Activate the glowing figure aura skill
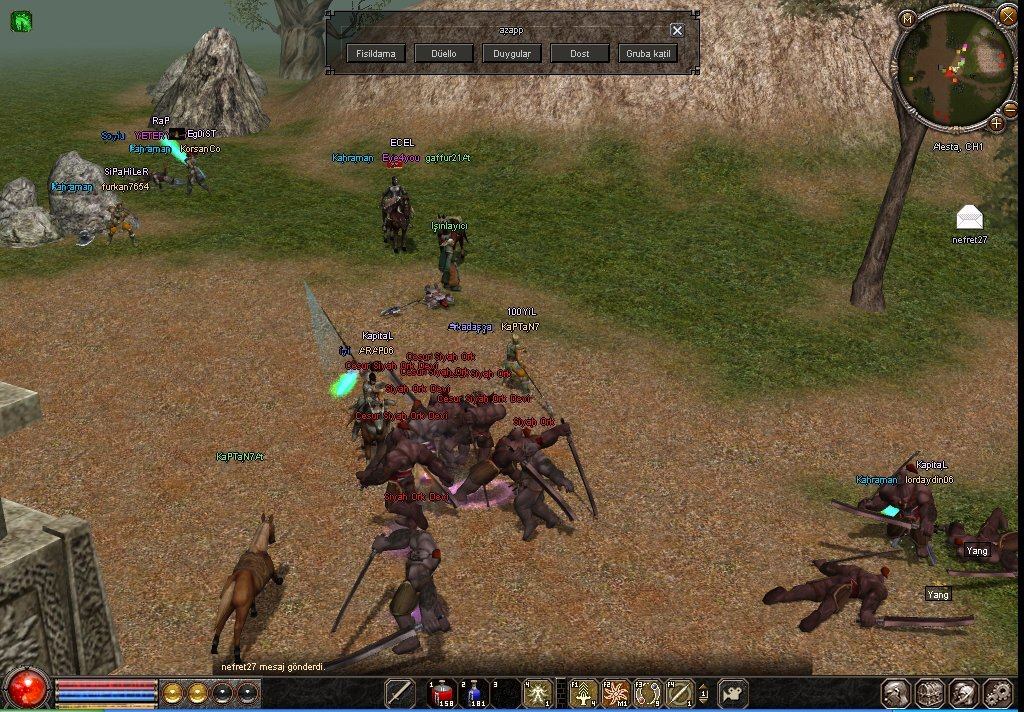The width and height of the screenshot is (1024, 712). pos(537,693)
